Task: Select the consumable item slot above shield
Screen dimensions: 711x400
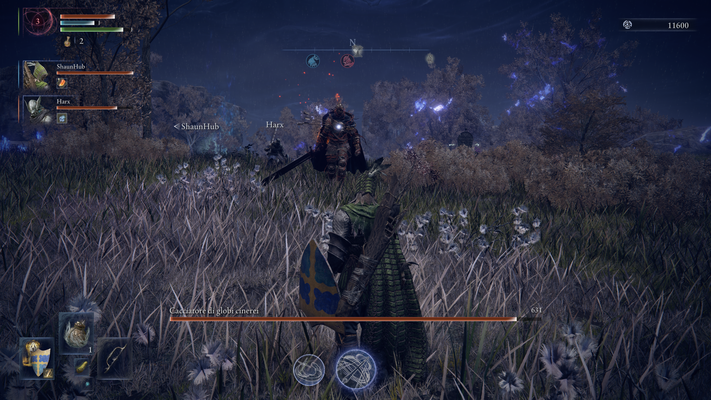Action: [75, 332]
